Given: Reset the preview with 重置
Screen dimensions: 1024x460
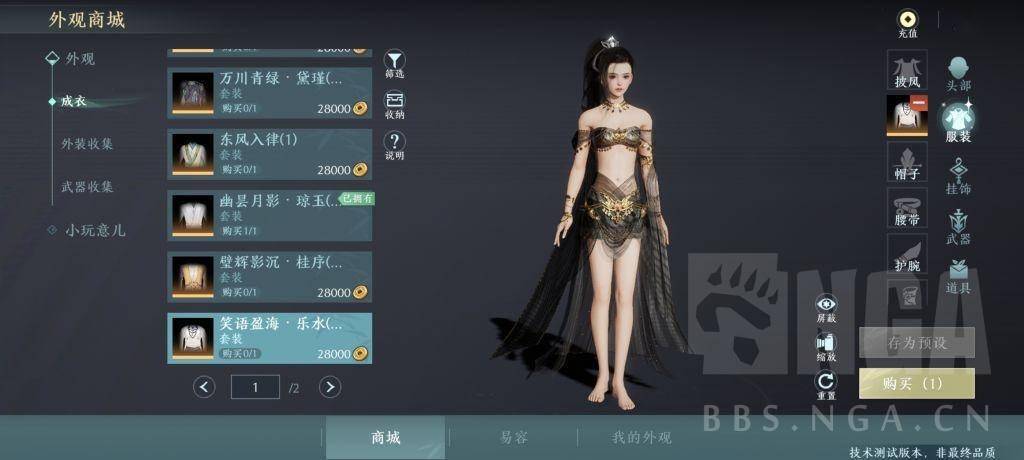Looking at the screenshot, I should point(826,383).
